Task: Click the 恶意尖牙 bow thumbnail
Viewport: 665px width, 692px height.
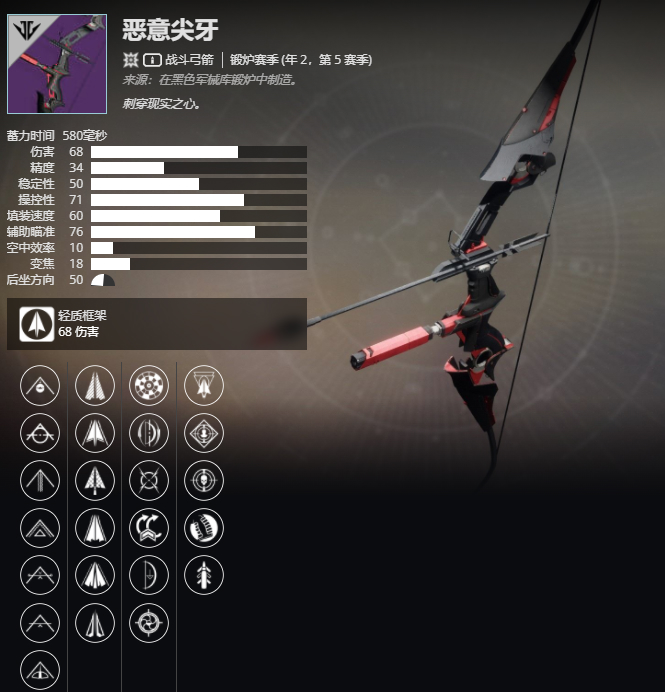Action: pyautogui.click(x=57, y=63)
